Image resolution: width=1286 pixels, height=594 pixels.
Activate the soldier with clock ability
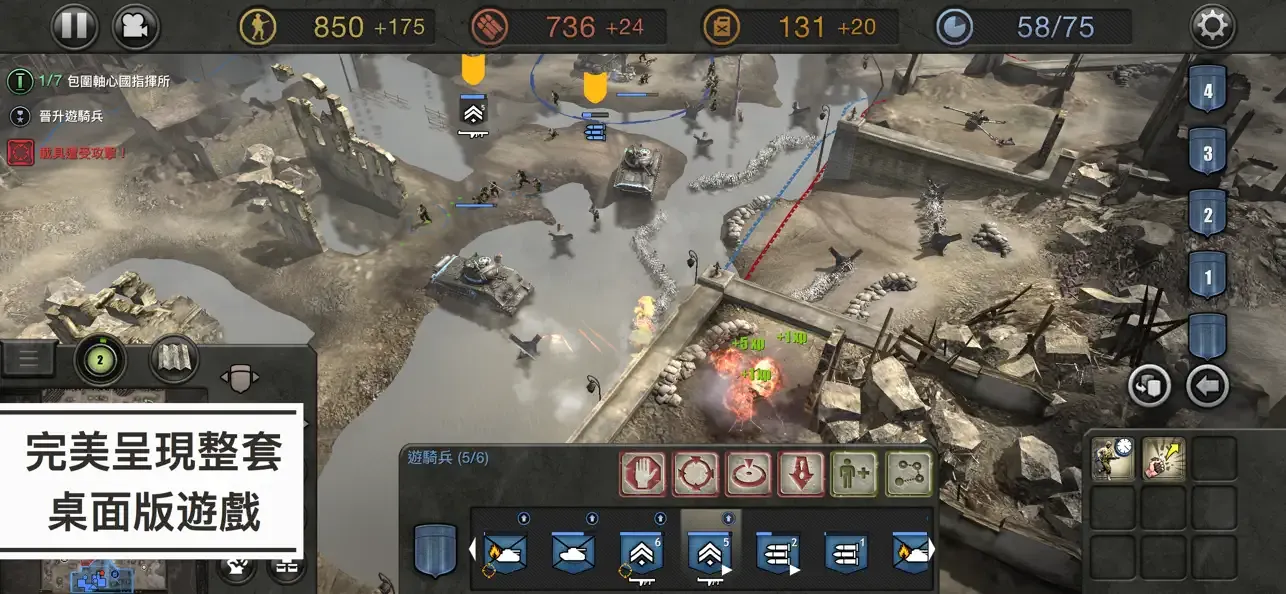click(1113, 460)
